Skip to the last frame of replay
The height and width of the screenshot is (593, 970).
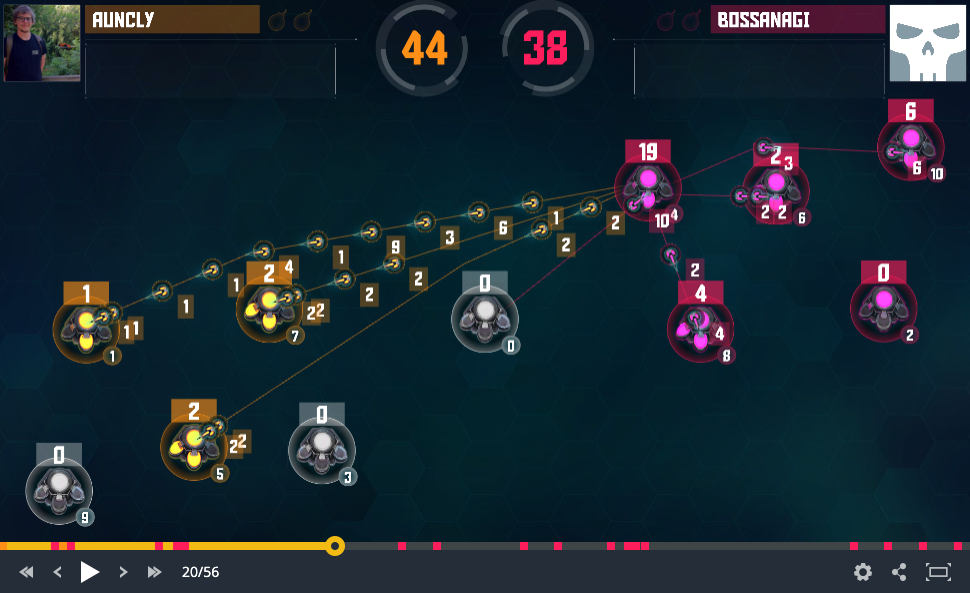click(155, 572)
